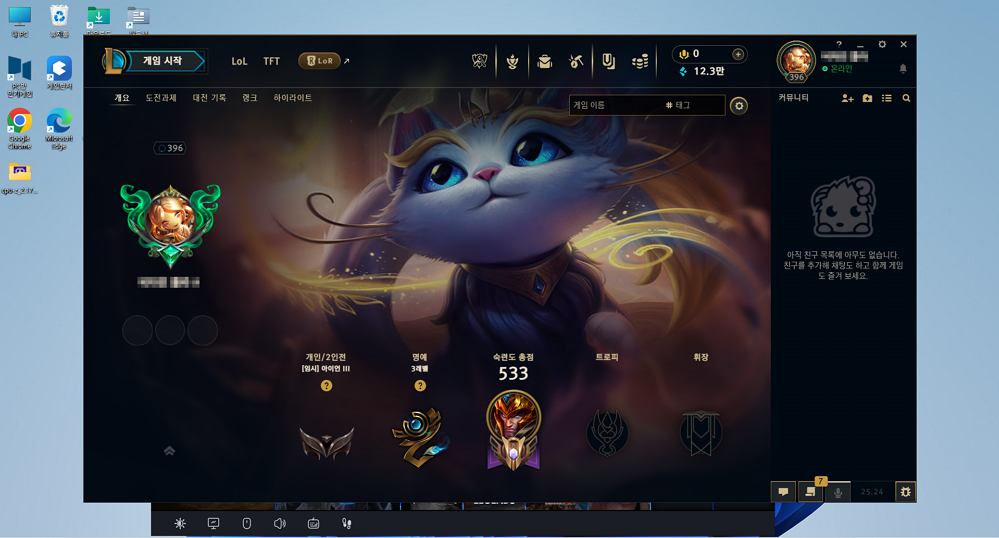The height and width of the screenshot is (538, 999).
Task: Switch to the TFT game mode
Action: (x=271, y=61)
